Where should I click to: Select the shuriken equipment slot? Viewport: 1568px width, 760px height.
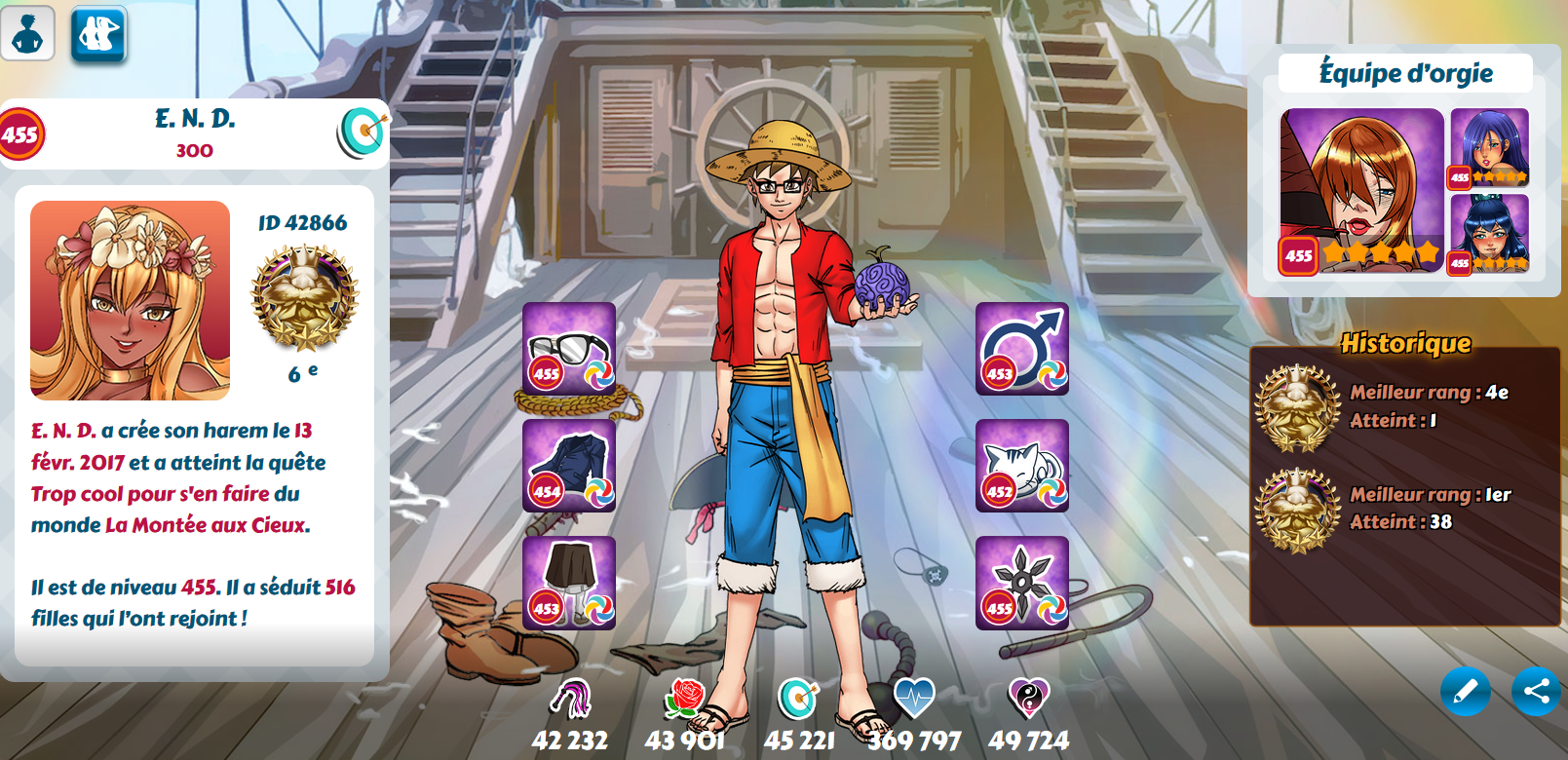pyautogui.click(x=1022, y=582)
